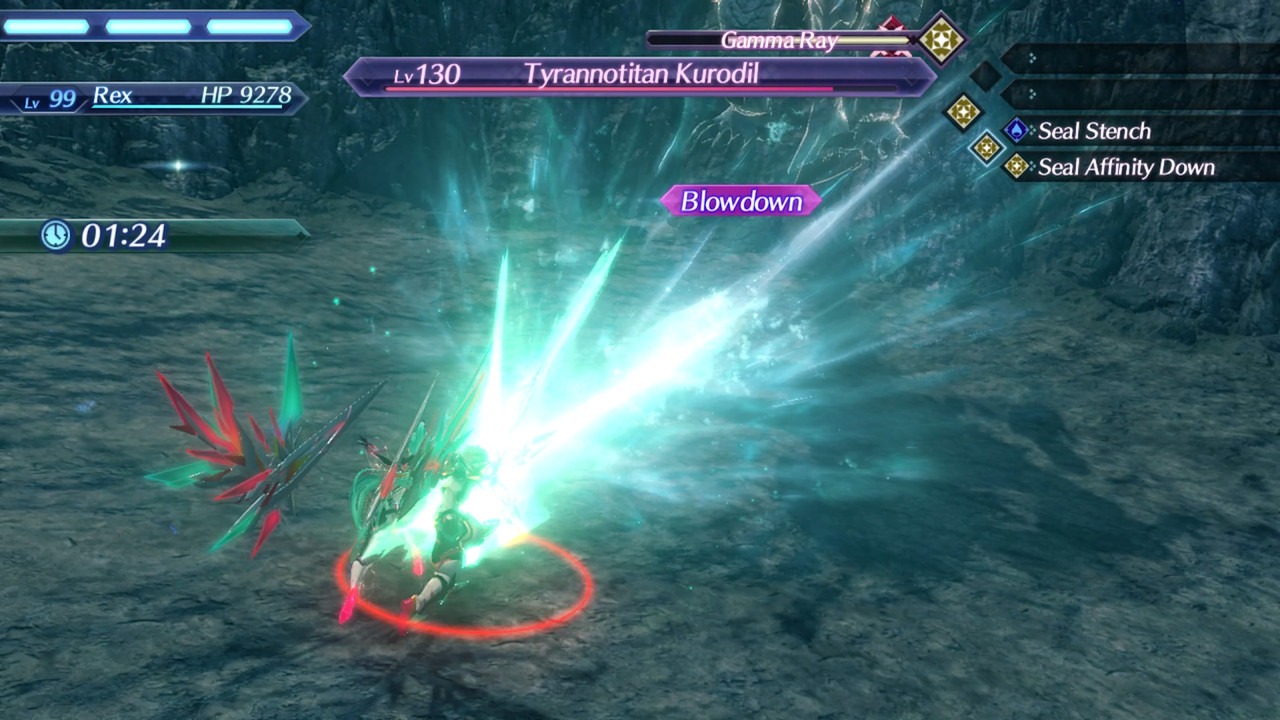Screen dimensions: 1280x720
Task: Click the clock icon beside the battle timer
Action: 55,237
